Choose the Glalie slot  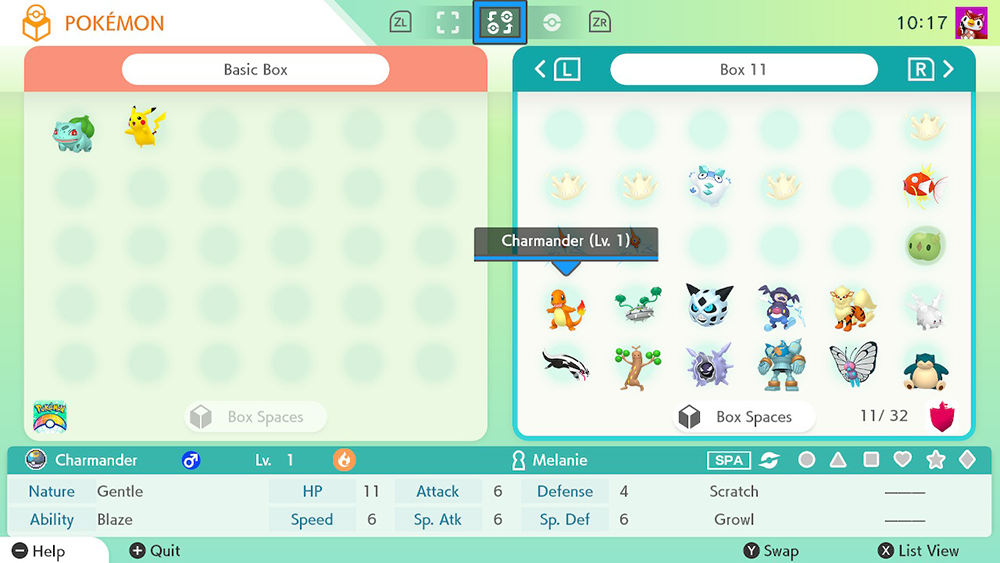click(709, 305)
